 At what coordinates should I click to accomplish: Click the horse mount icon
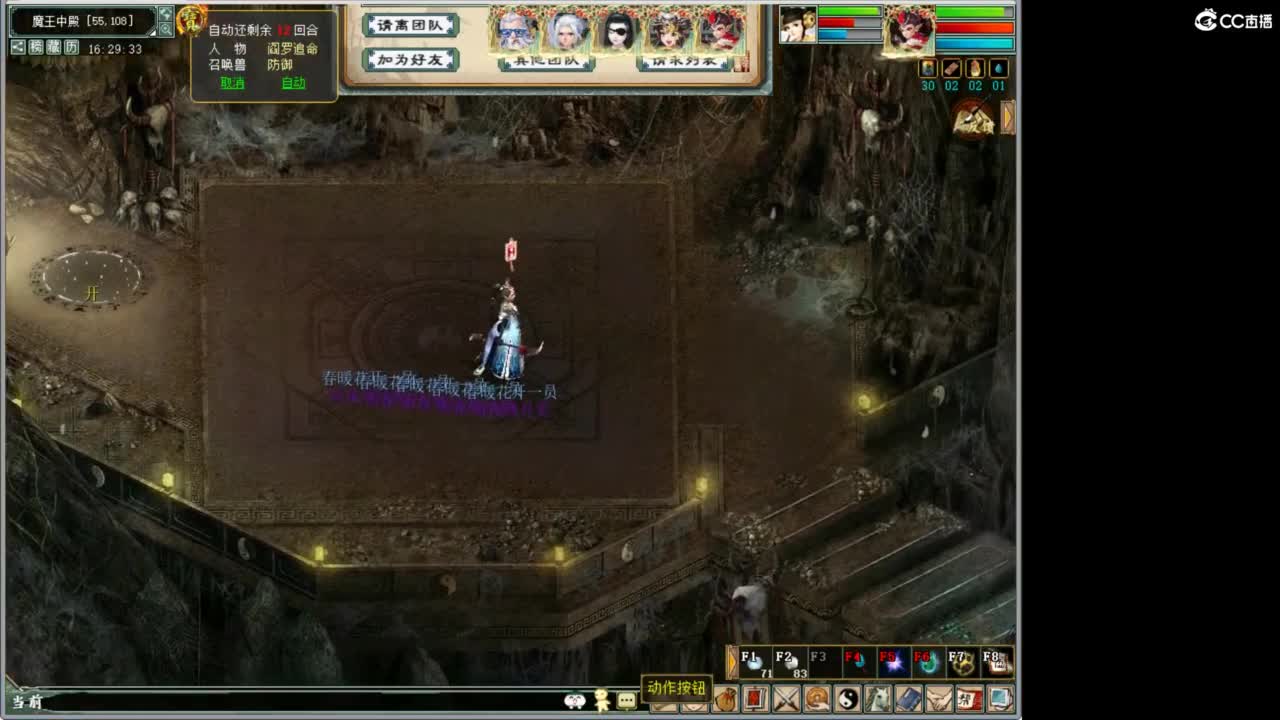pos(878,698)
